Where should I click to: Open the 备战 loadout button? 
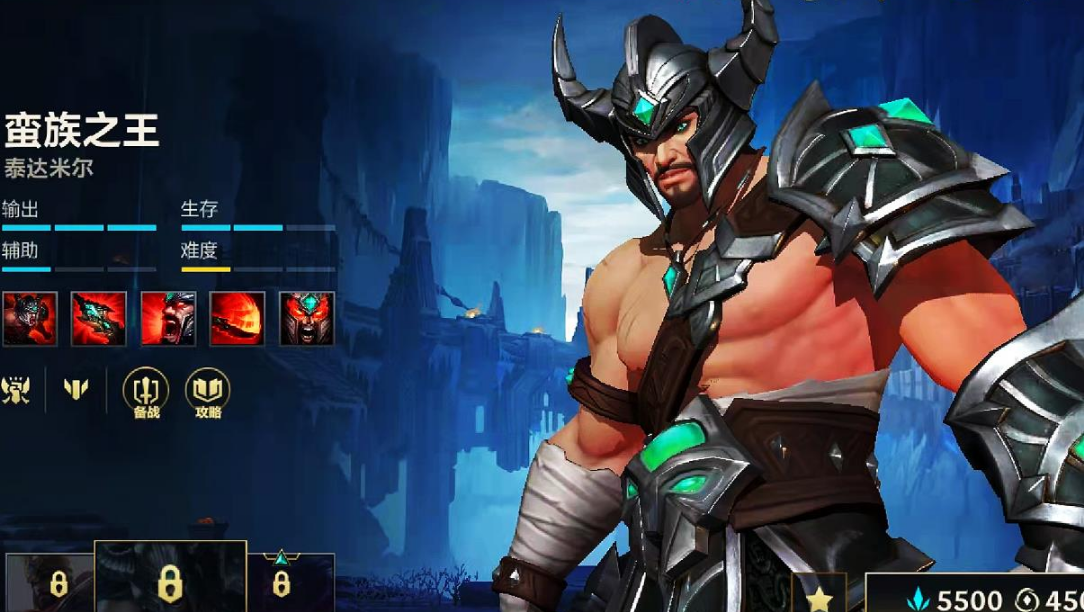[146, 393]
